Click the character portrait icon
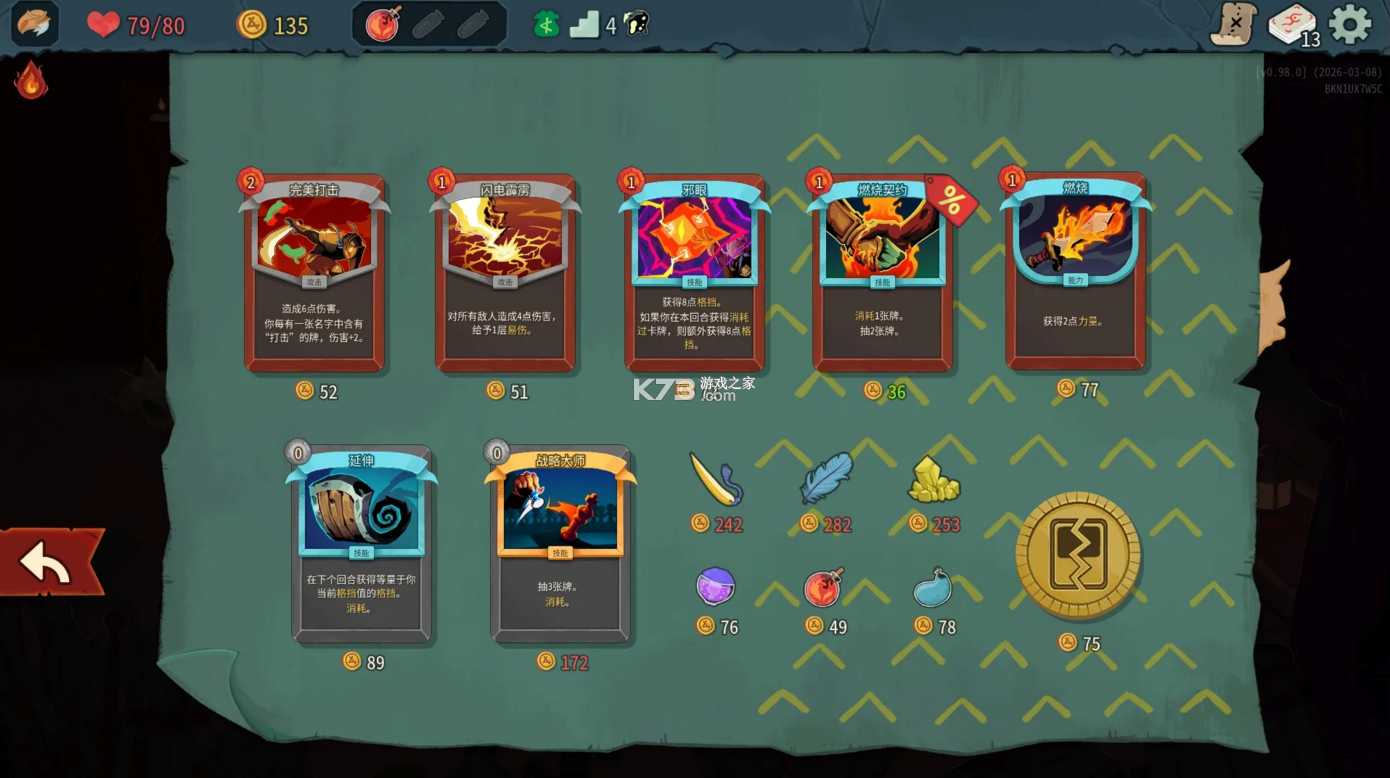 tap(34, 24)
